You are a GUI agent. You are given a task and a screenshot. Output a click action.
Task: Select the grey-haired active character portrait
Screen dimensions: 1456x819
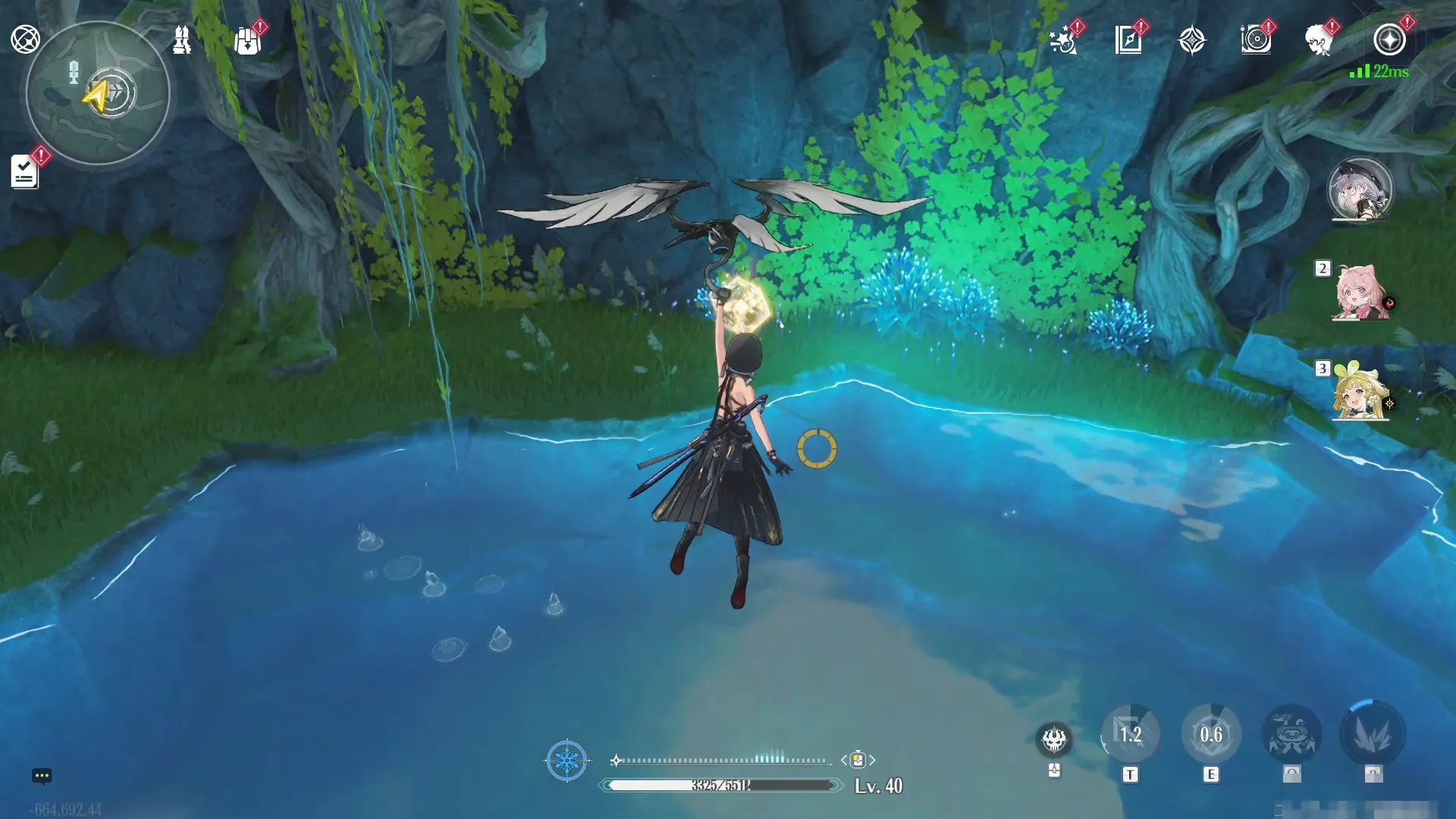click(1360, 190)
